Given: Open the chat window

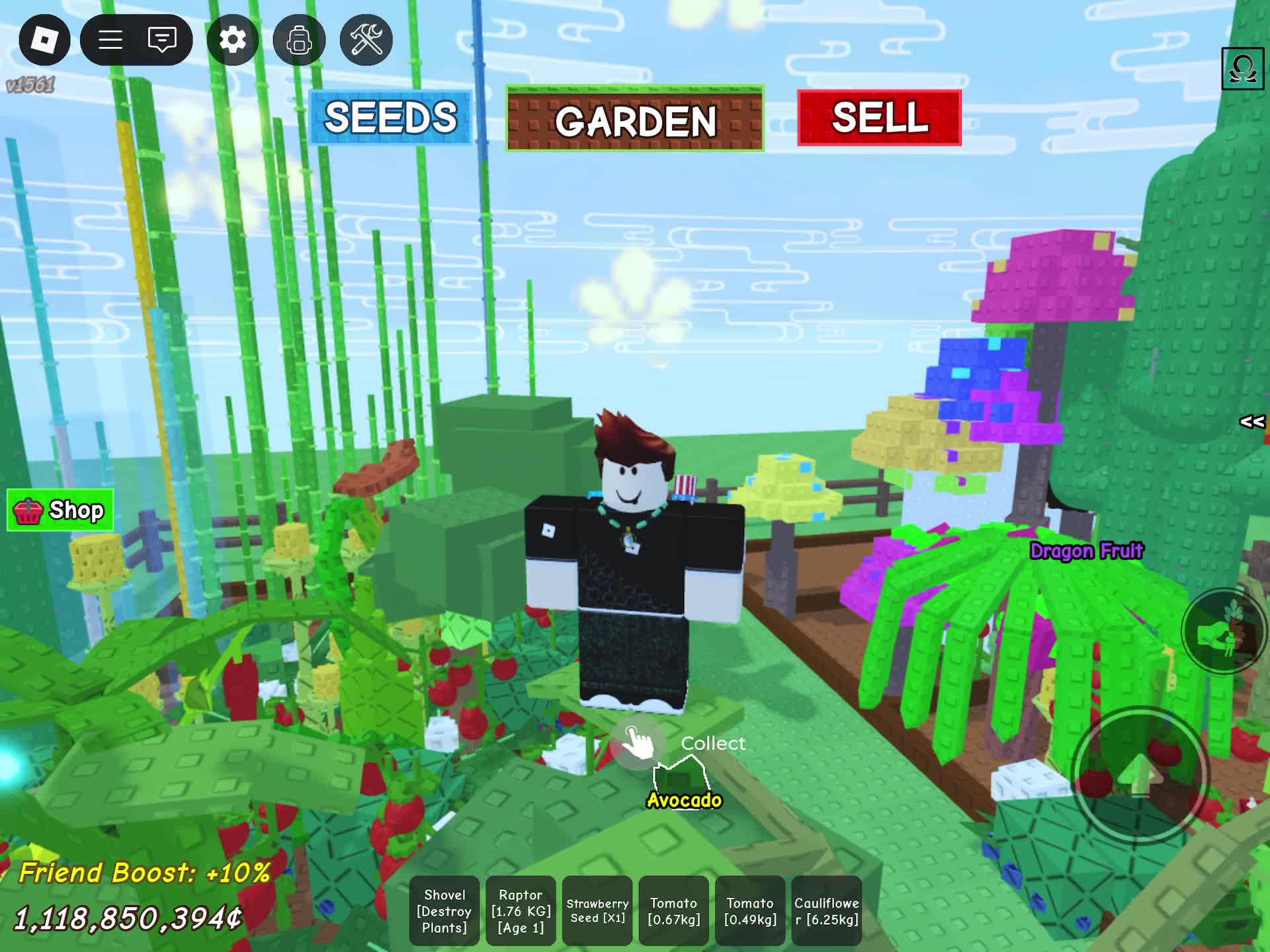Looking at the screenshot, I should point(162,40).
